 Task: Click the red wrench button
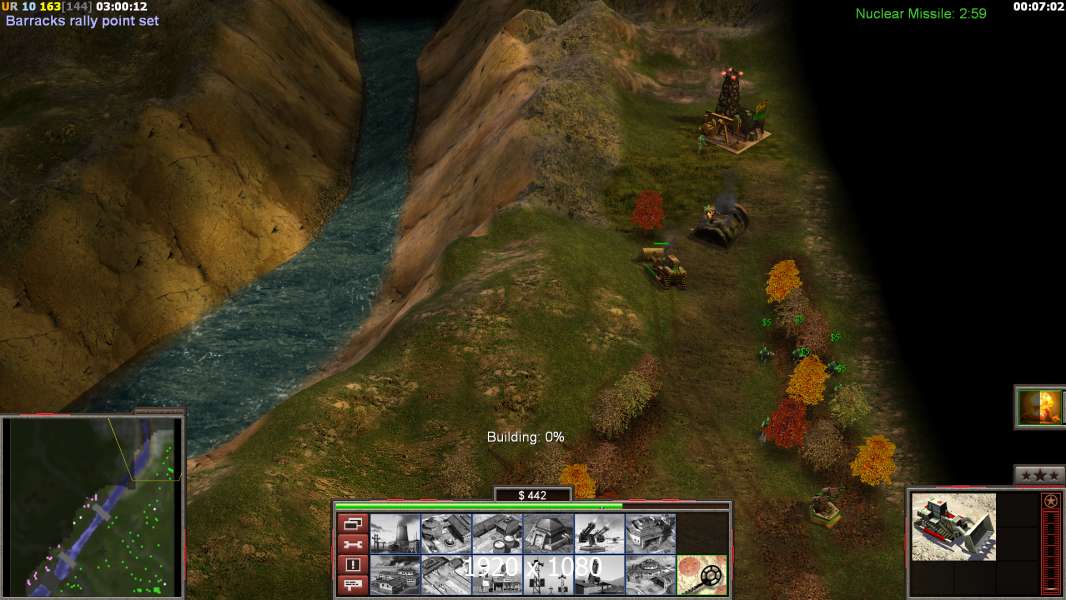(352, 543)
